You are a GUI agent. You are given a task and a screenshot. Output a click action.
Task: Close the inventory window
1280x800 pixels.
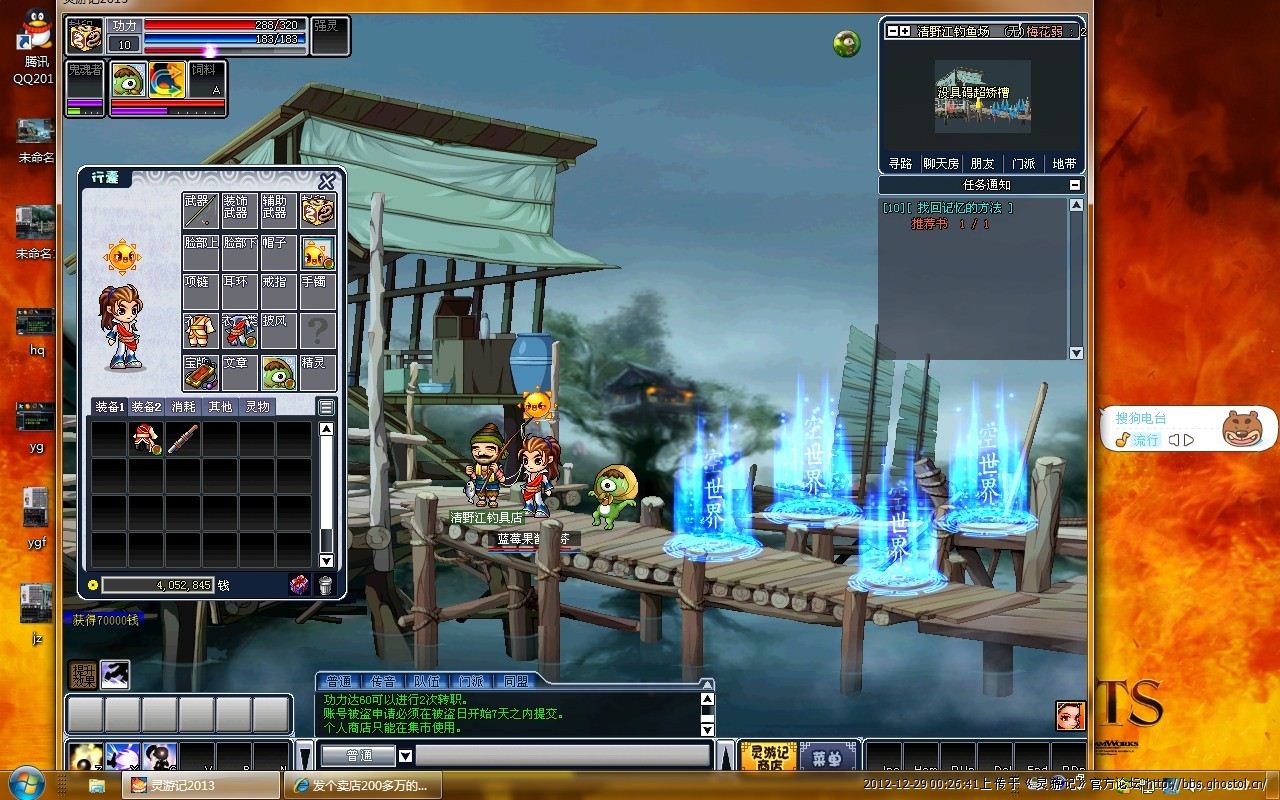point(326,181)
